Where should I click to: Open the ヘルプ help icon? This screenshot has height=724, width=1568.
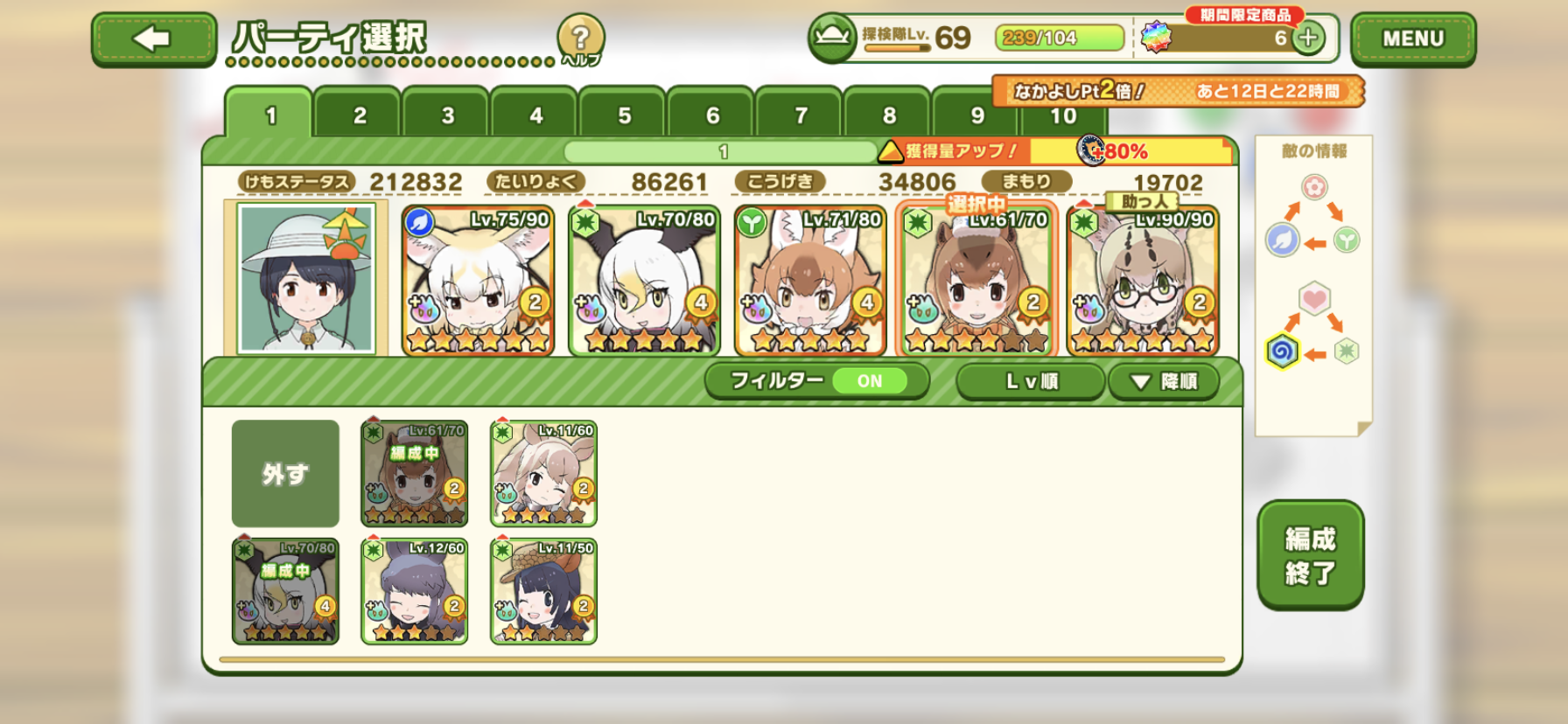point(580,39)
